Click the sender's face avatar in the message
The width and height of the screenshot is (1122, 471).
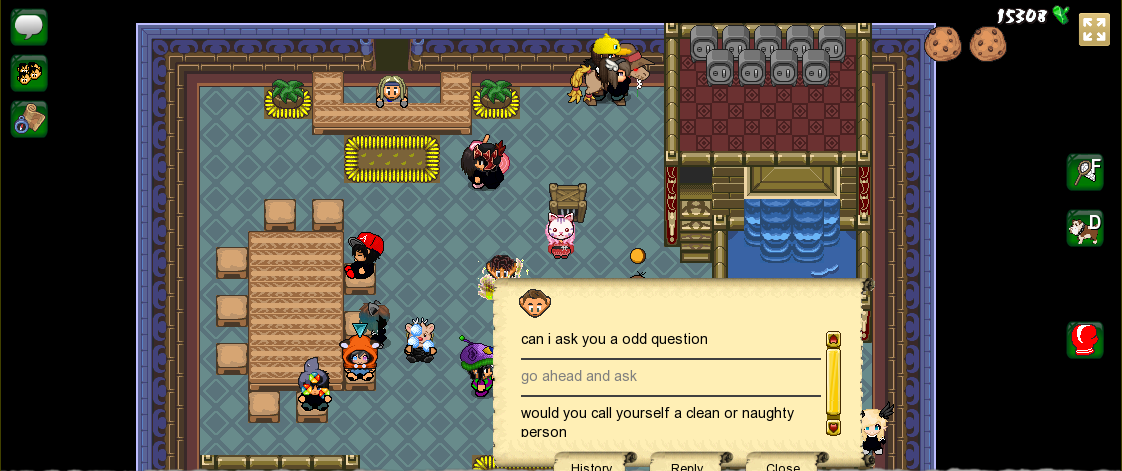tap(535, 302)
